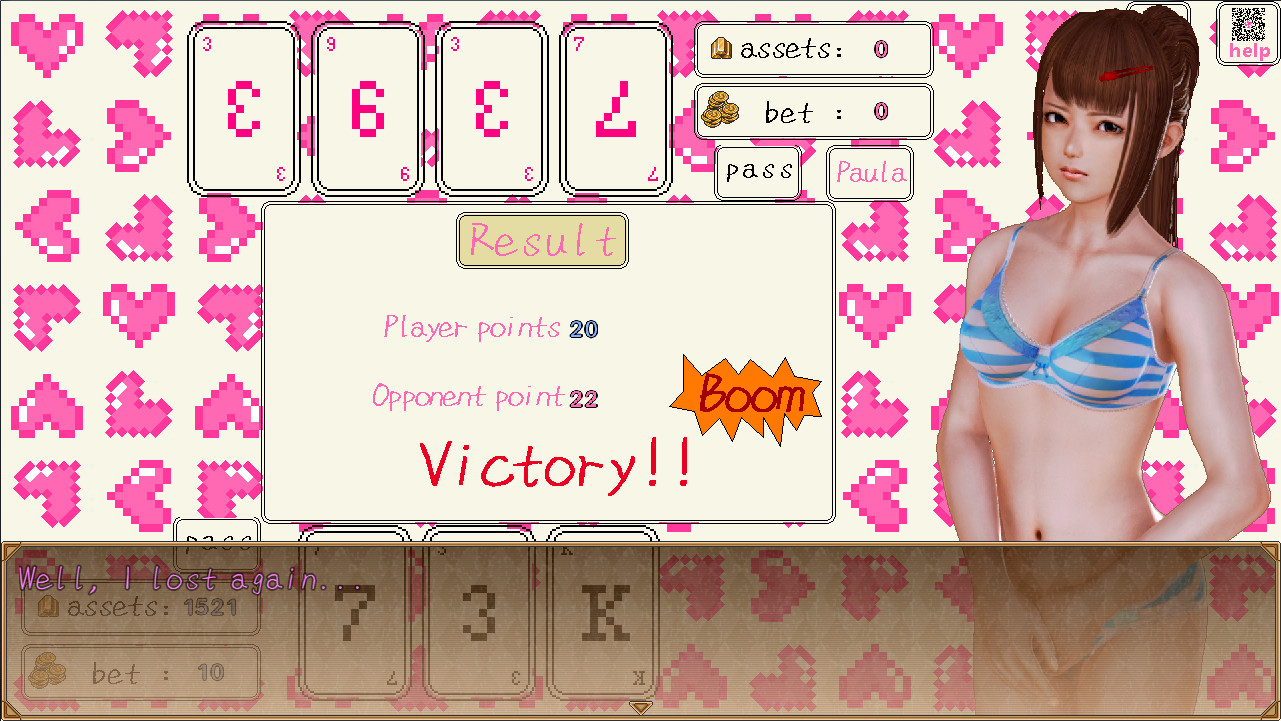Click the gold bars icon beside assets
Viewport: 1281px width, 721px height.
pyautogui.click(x=722, y=48)
